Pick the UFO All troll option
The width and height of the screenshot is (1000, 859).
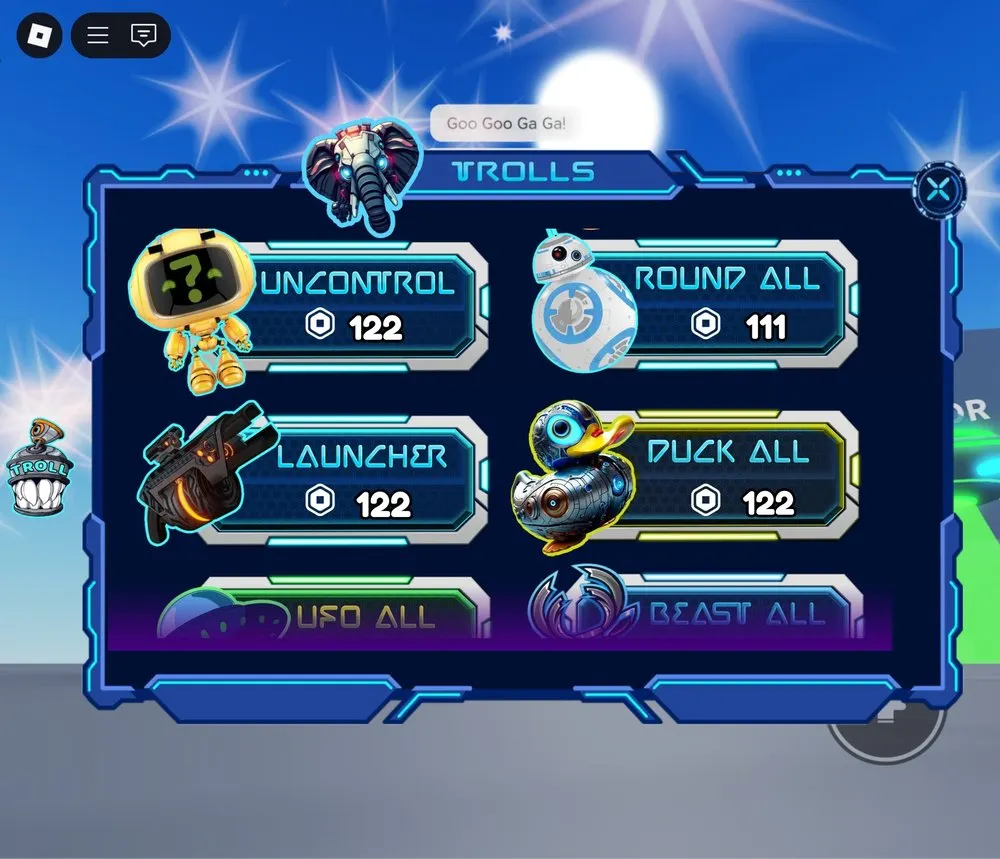click(x=364, y=612)
